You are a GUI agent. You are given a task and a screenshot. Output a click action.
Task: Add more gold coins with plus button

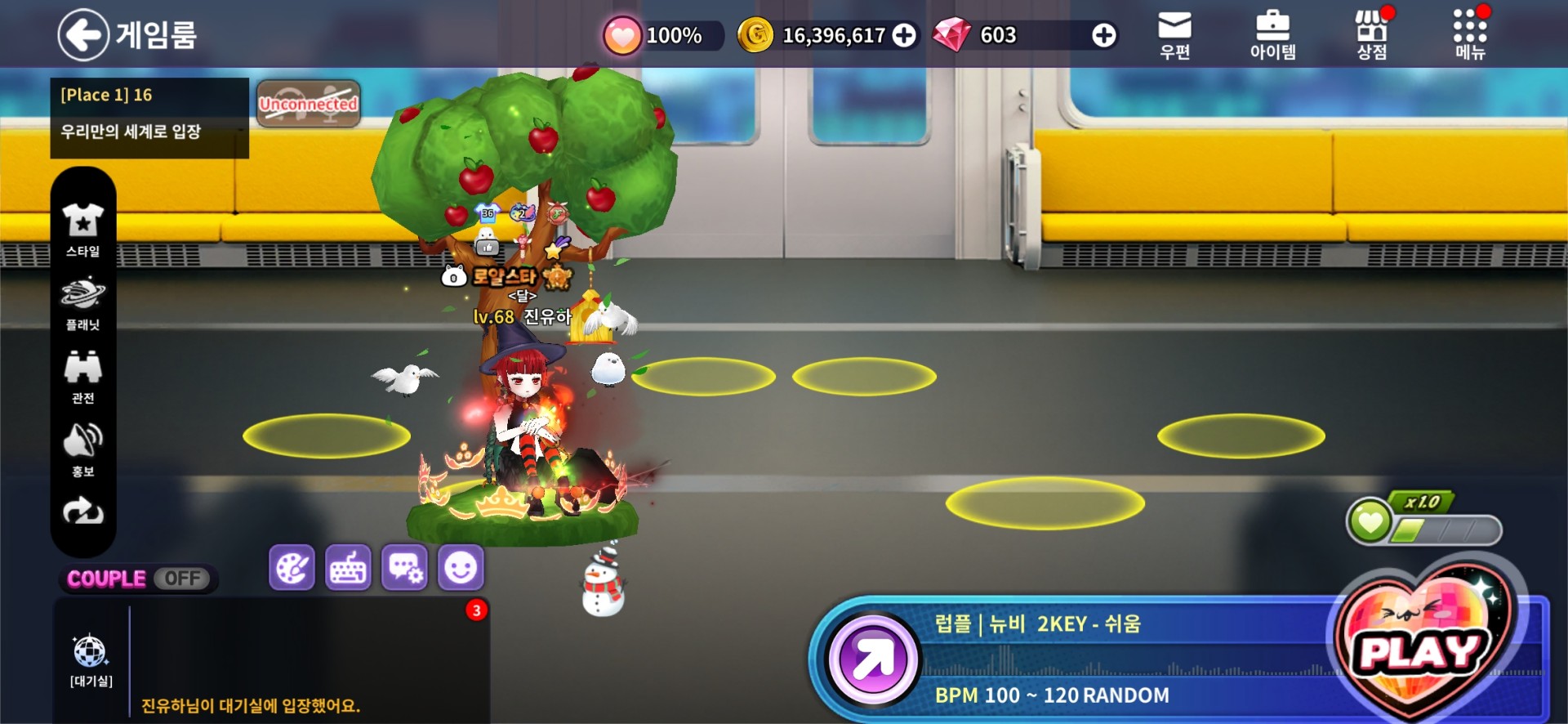[x=903, y=35]
